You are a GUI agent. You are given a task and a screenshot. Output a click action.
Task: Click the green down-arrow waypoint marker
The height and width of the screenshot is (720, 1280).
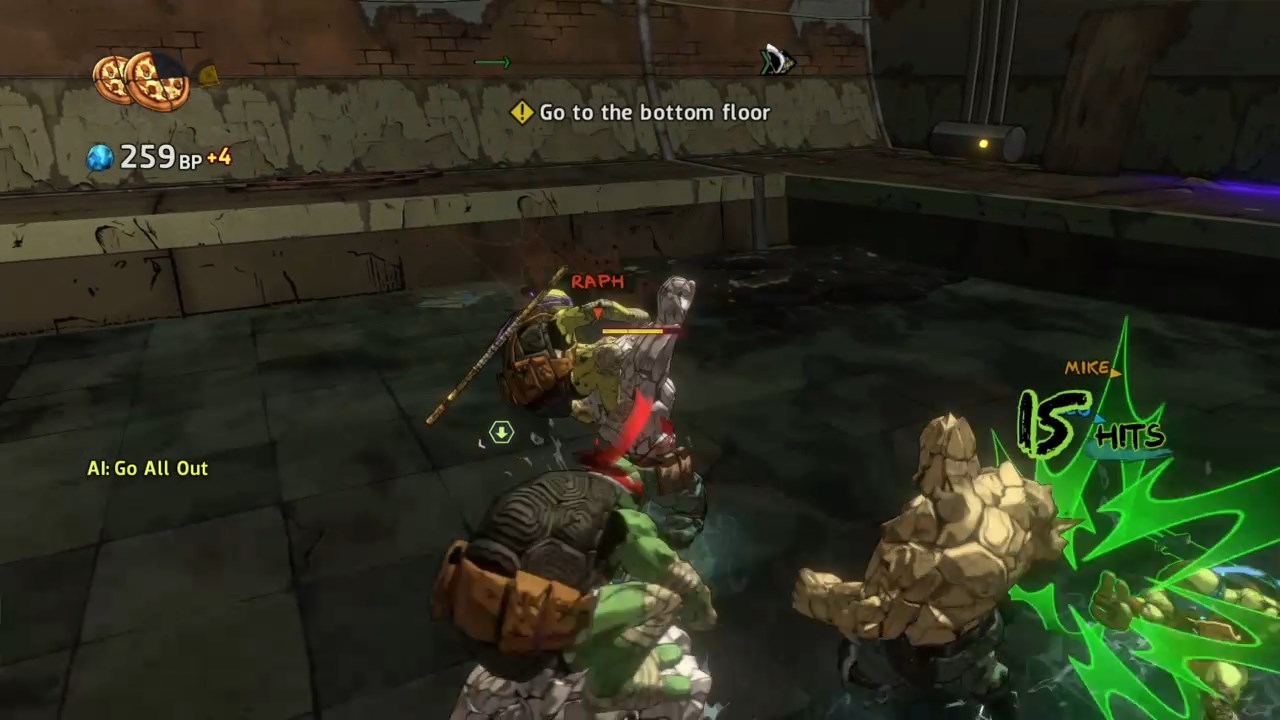[x=501, y=432]
